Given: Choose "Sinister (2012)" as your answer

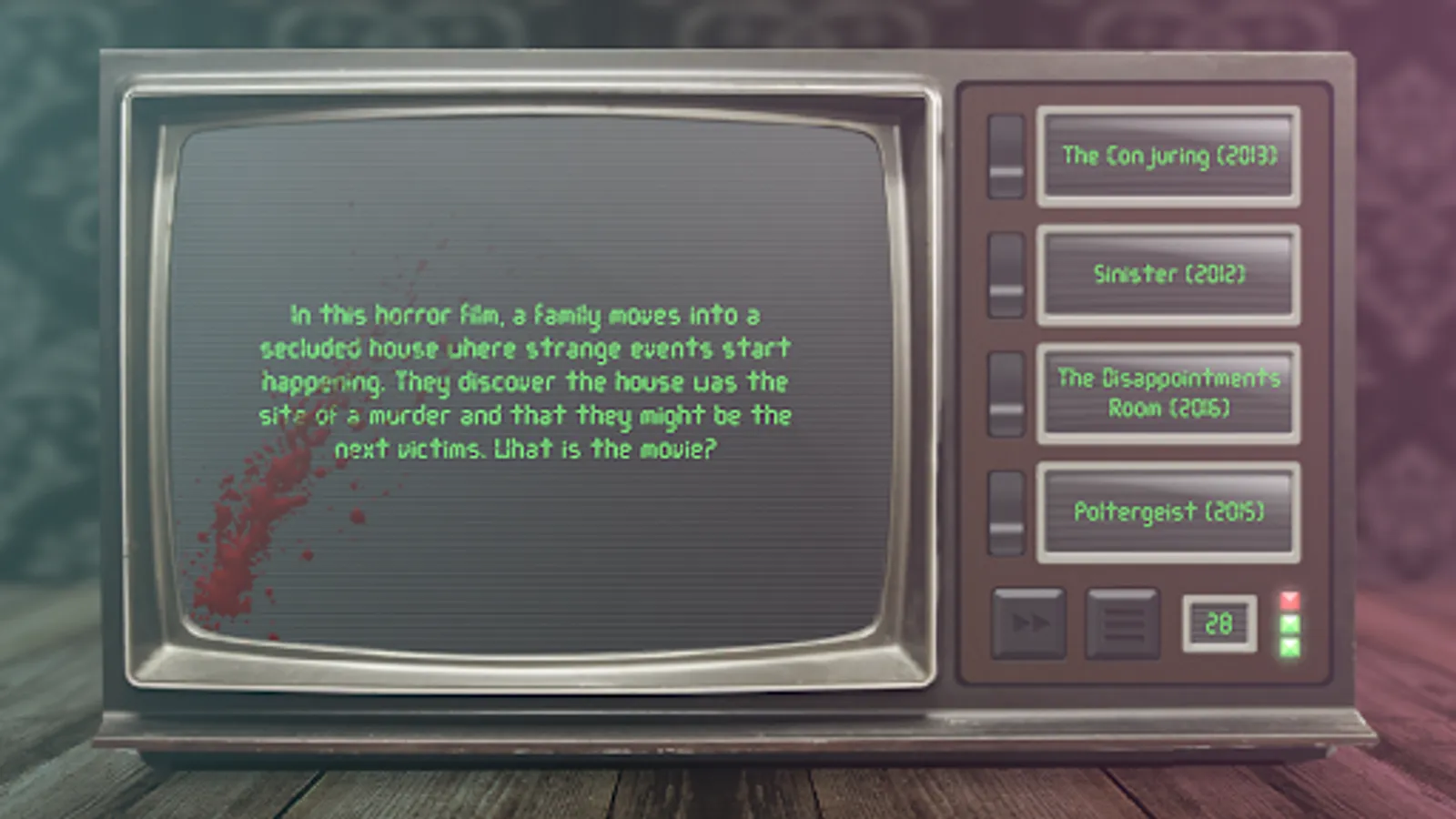Looking at the screenshot, I should (1168, 274).
